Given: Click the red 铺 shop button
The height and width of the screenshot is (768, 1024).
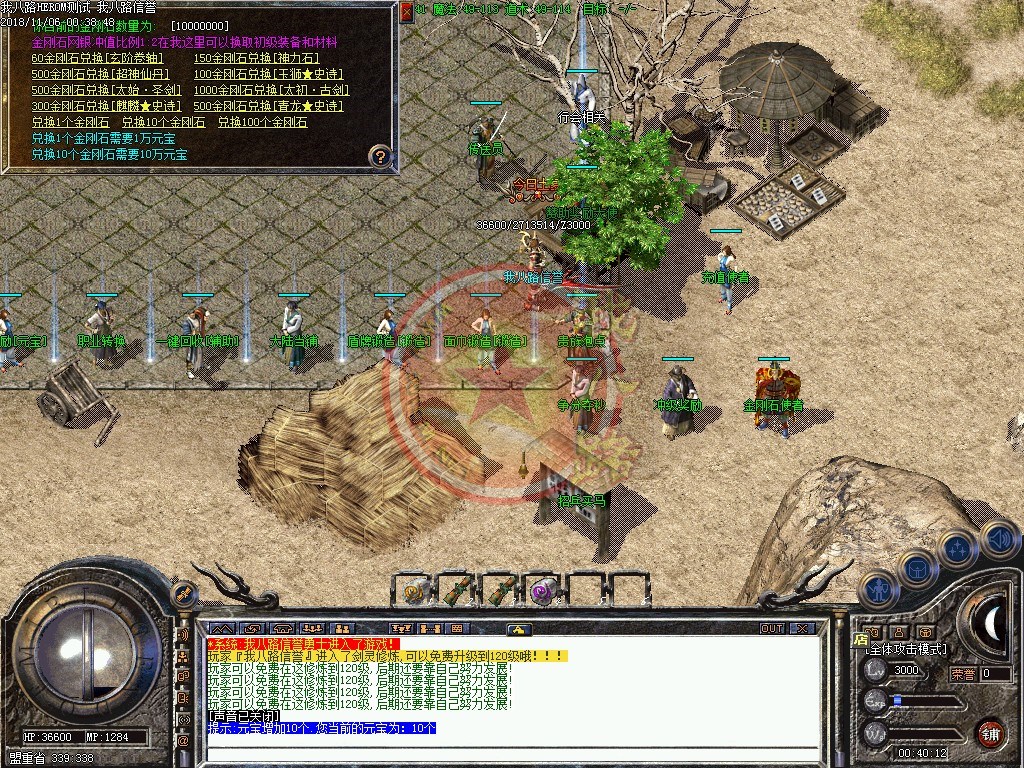Looking at the screenshot, I should pyautogui.click(x=990, y=732).
